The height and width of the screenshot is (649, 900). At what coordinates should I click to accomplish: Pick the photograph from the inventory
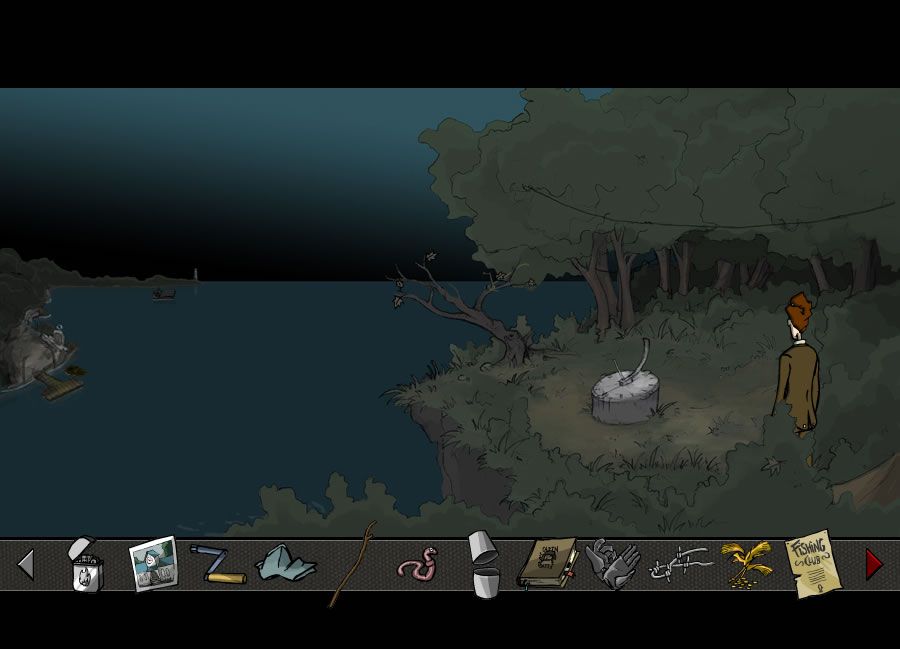coord(153,564)
